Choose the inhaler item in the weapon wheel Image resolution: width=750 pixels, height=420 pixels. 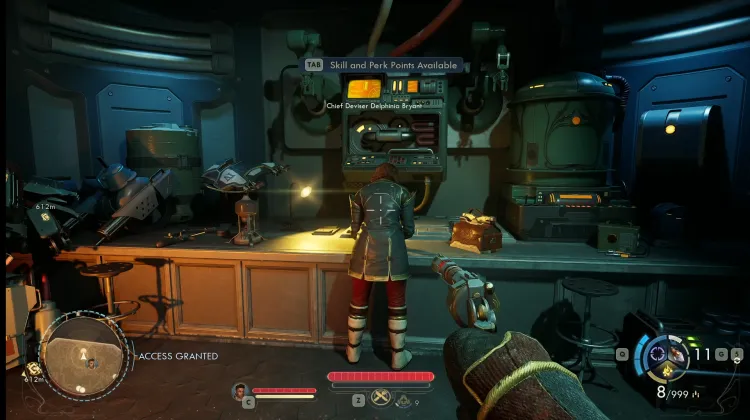[677, 353]
